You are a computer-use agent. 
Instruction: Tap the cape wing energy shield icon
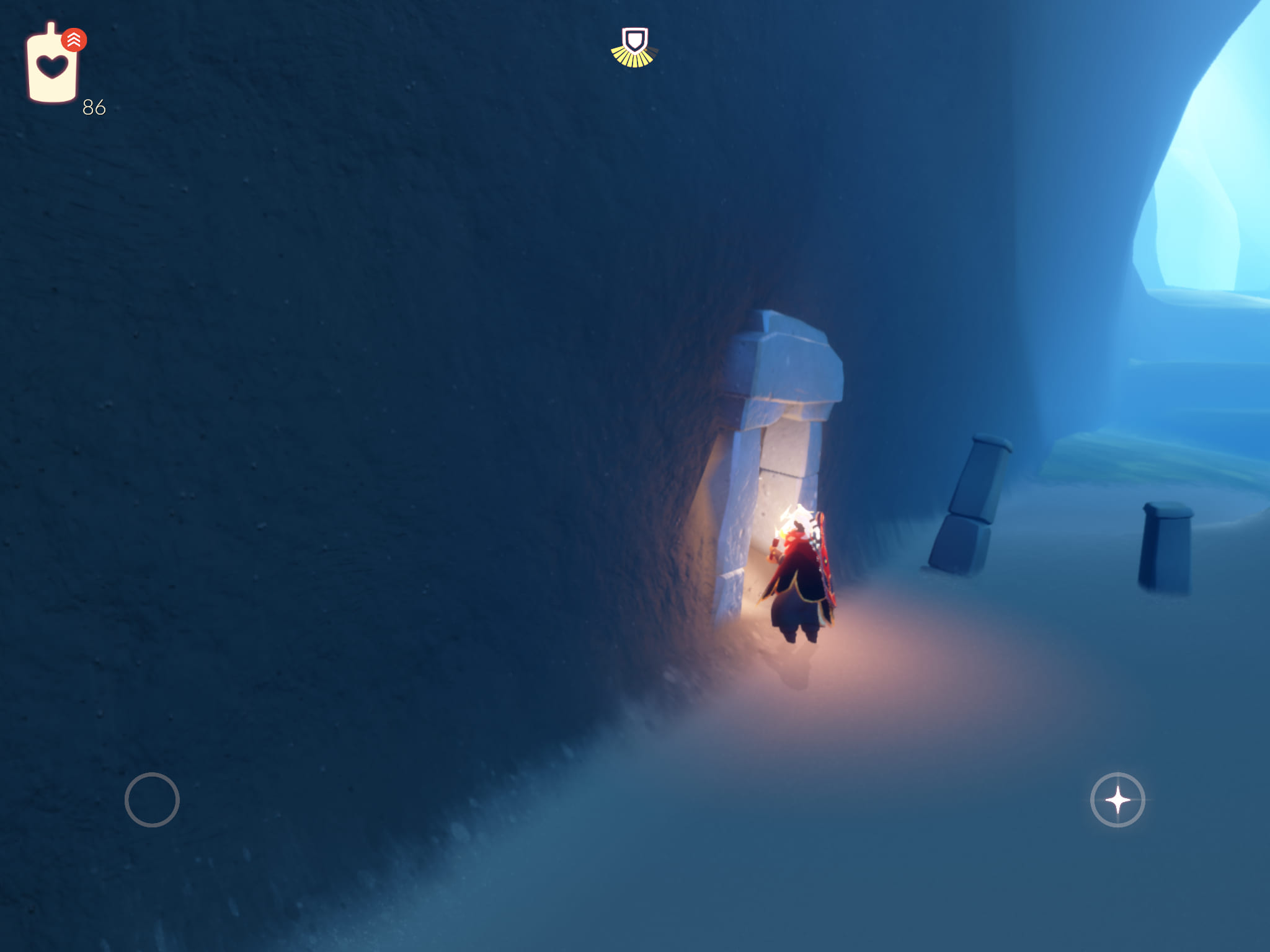[x=634, y=47]
